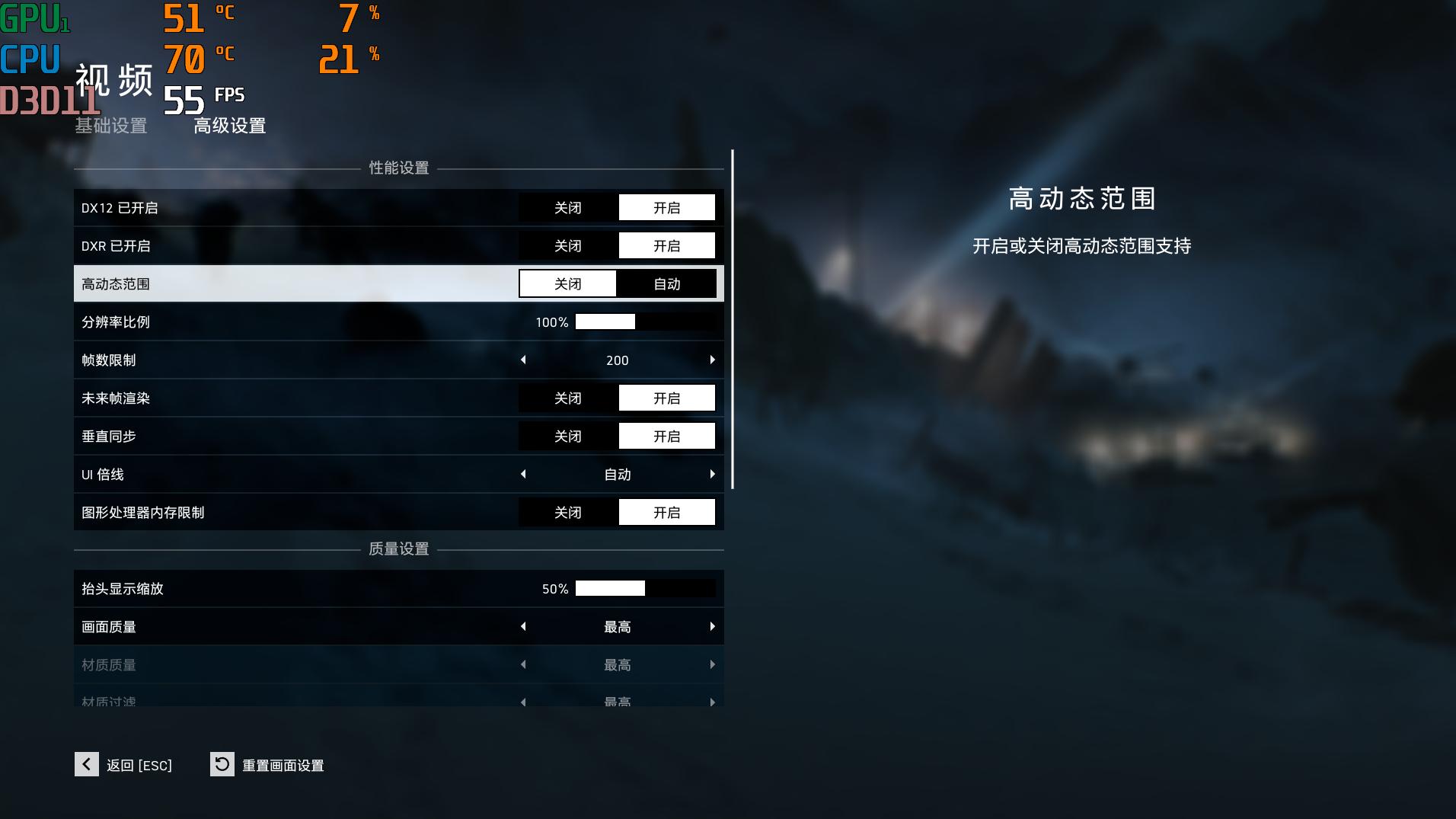Increase 帧数限制 with the right arrow
Viewport: 1456px width, 819px height.
pyautogui.click(x=713, y=360)
